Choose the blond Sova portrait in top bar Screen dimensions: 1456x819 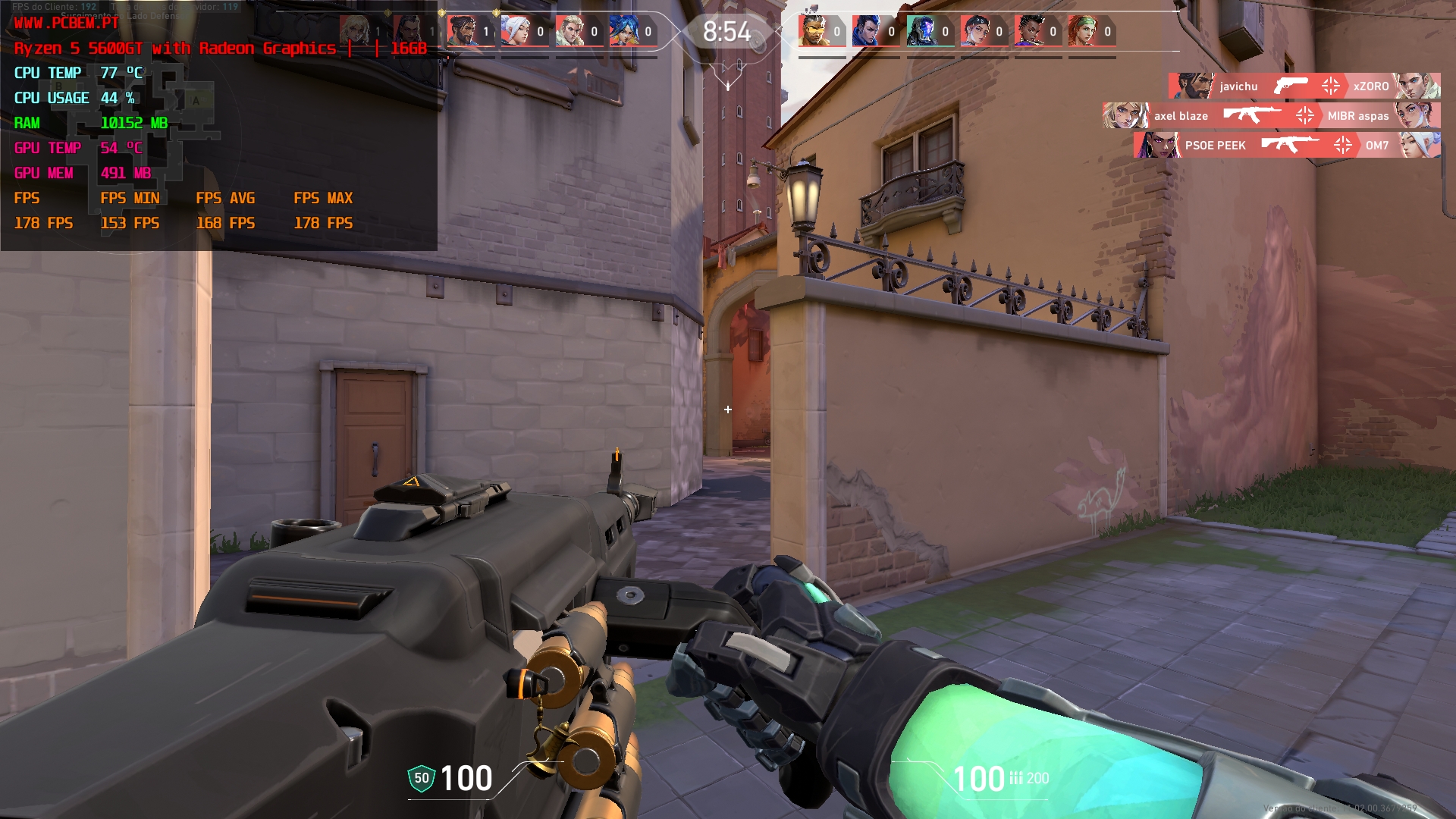pos(570,31)
